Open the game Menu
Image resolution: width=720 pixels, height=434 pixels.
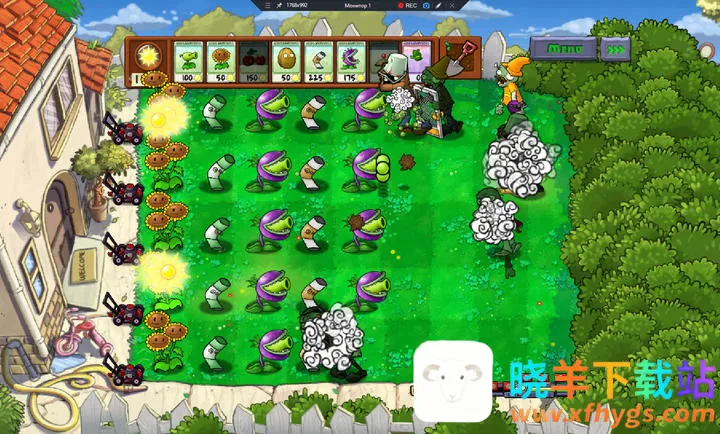click(565, 48)
